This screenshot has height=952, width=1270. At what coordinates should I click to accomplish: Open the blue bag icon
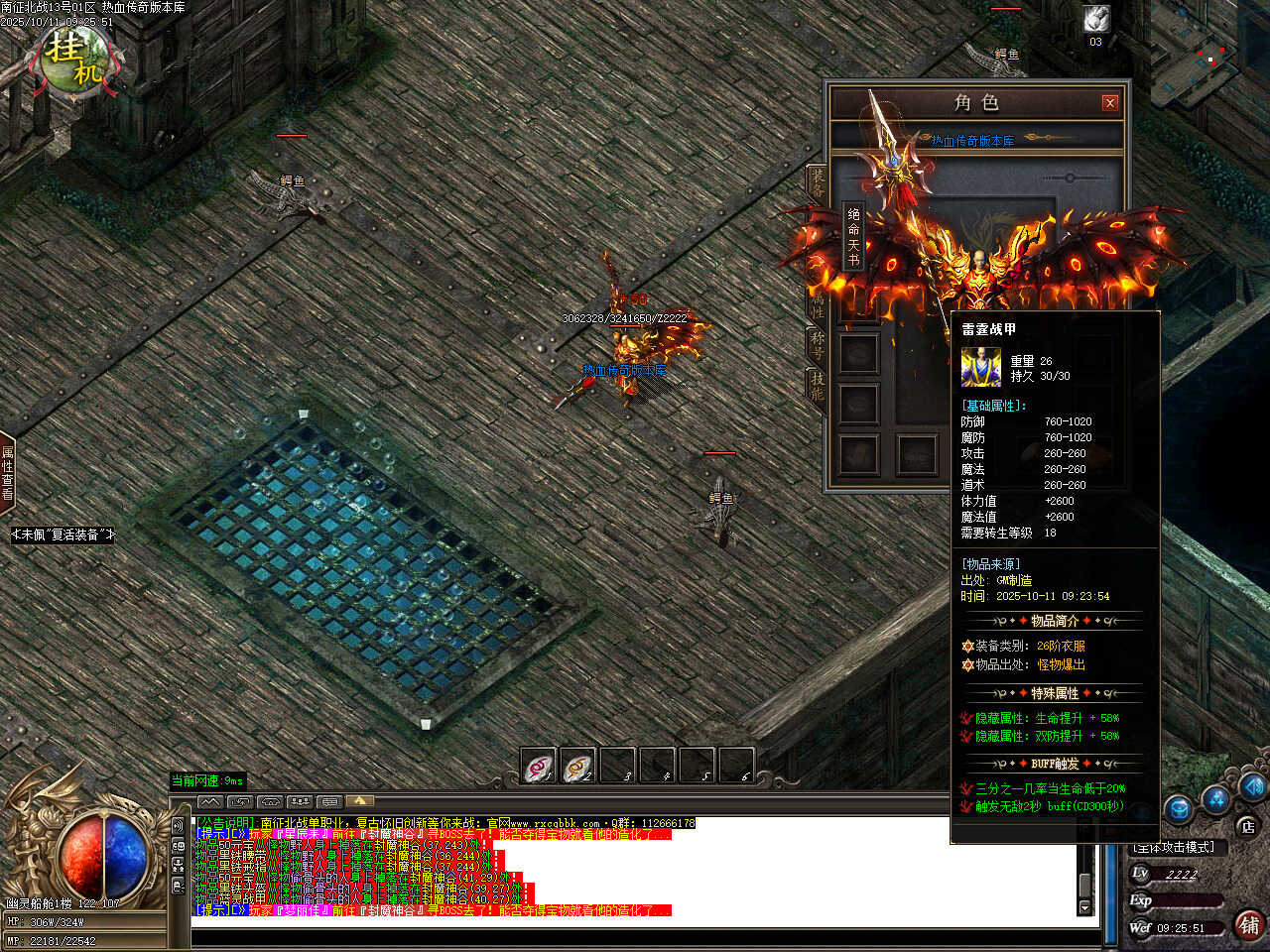pyautogui.click(x=1178, y=809)
